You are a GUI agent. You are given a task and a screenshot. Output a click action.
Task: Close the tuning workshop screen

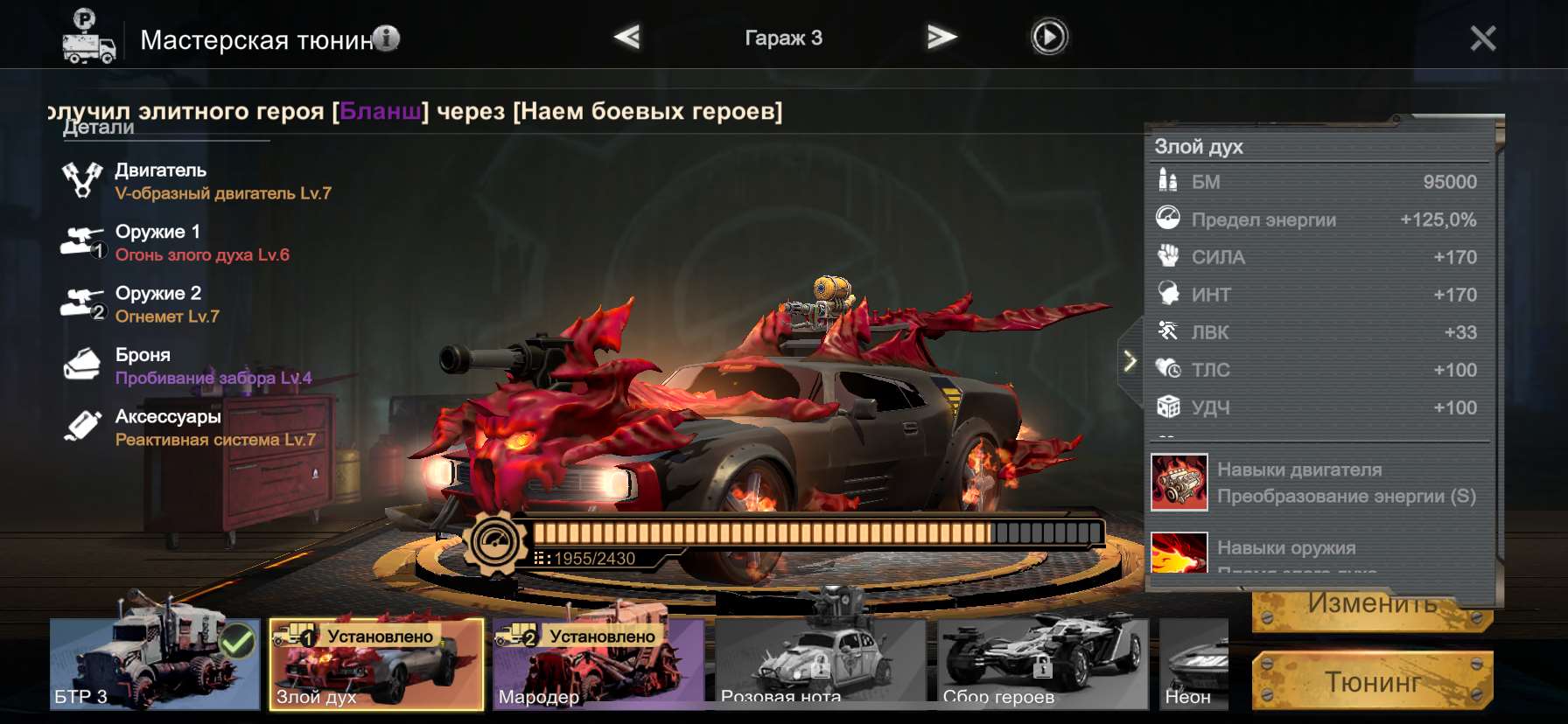[1482, 38]
